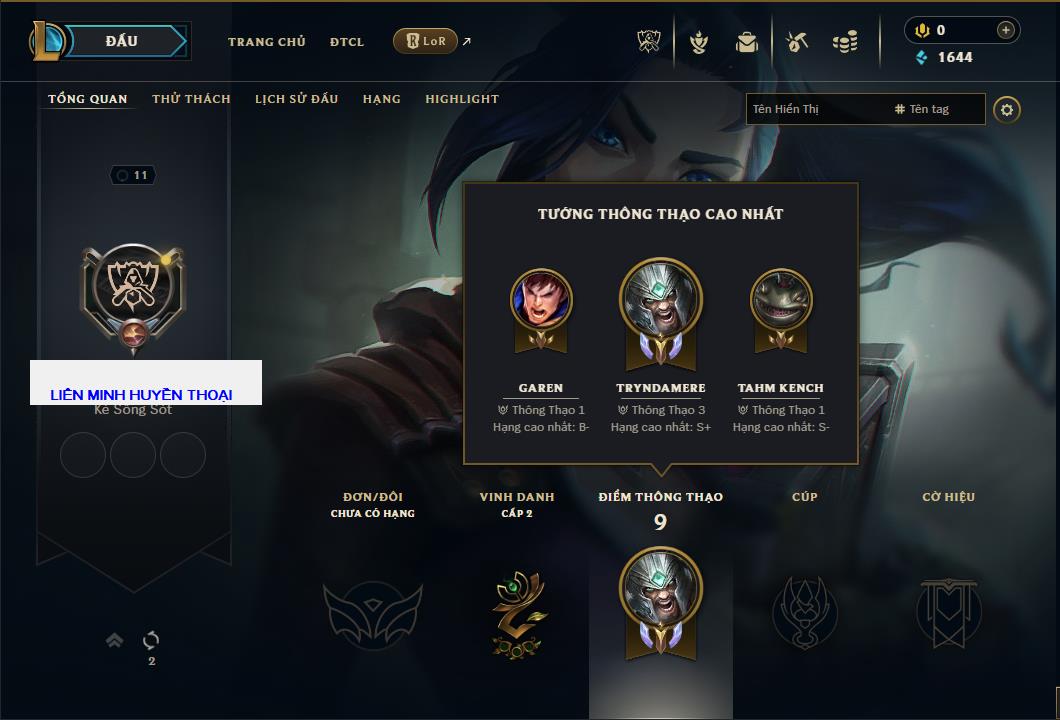Go to the ĐTCL section
The height and width of the screenshot is (720, 1060).
coord(347,42)
